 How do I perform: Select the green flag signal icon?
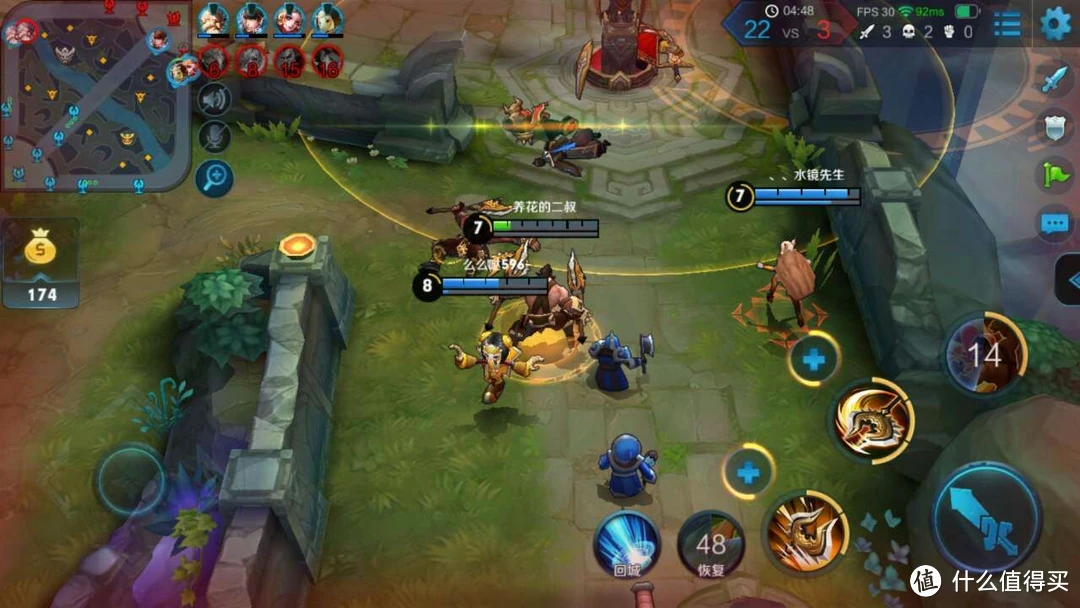pyautogui.click(x=1055, y=175)
